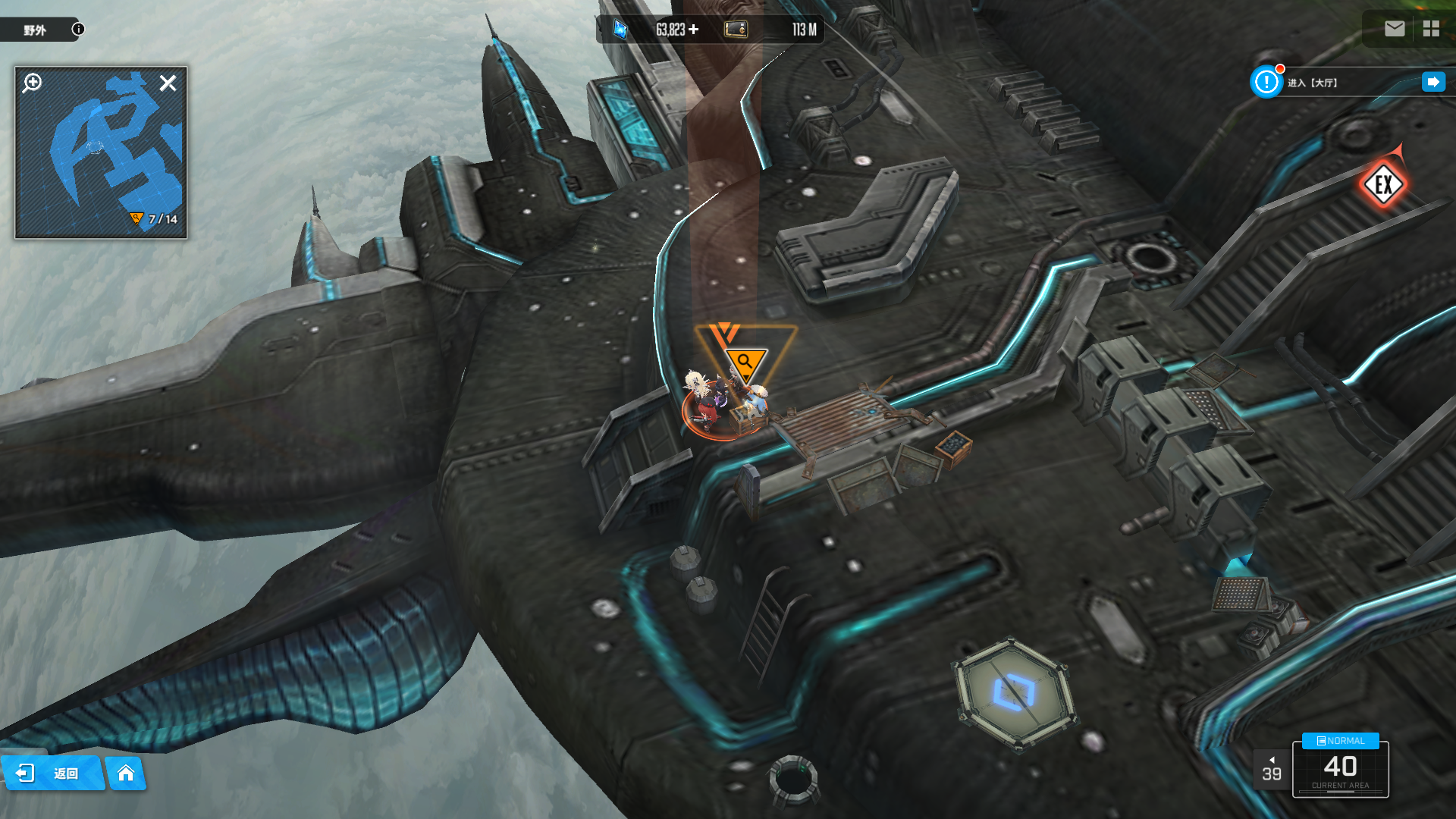
Task: Zoom in the minimap with magnifier
Action: click(32, 83)
